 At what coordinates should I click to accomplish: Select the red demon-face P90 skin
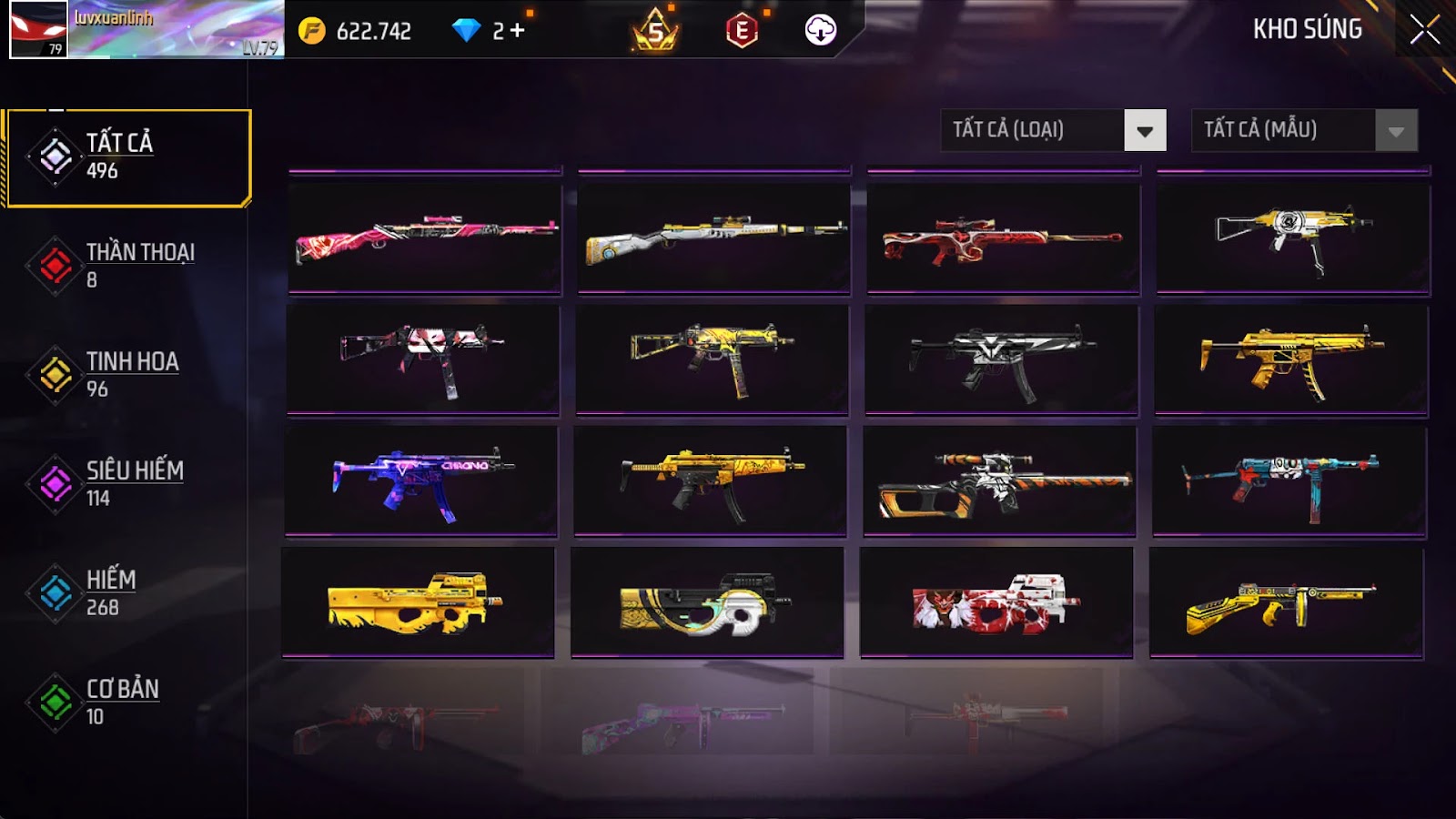coord(996,602)
